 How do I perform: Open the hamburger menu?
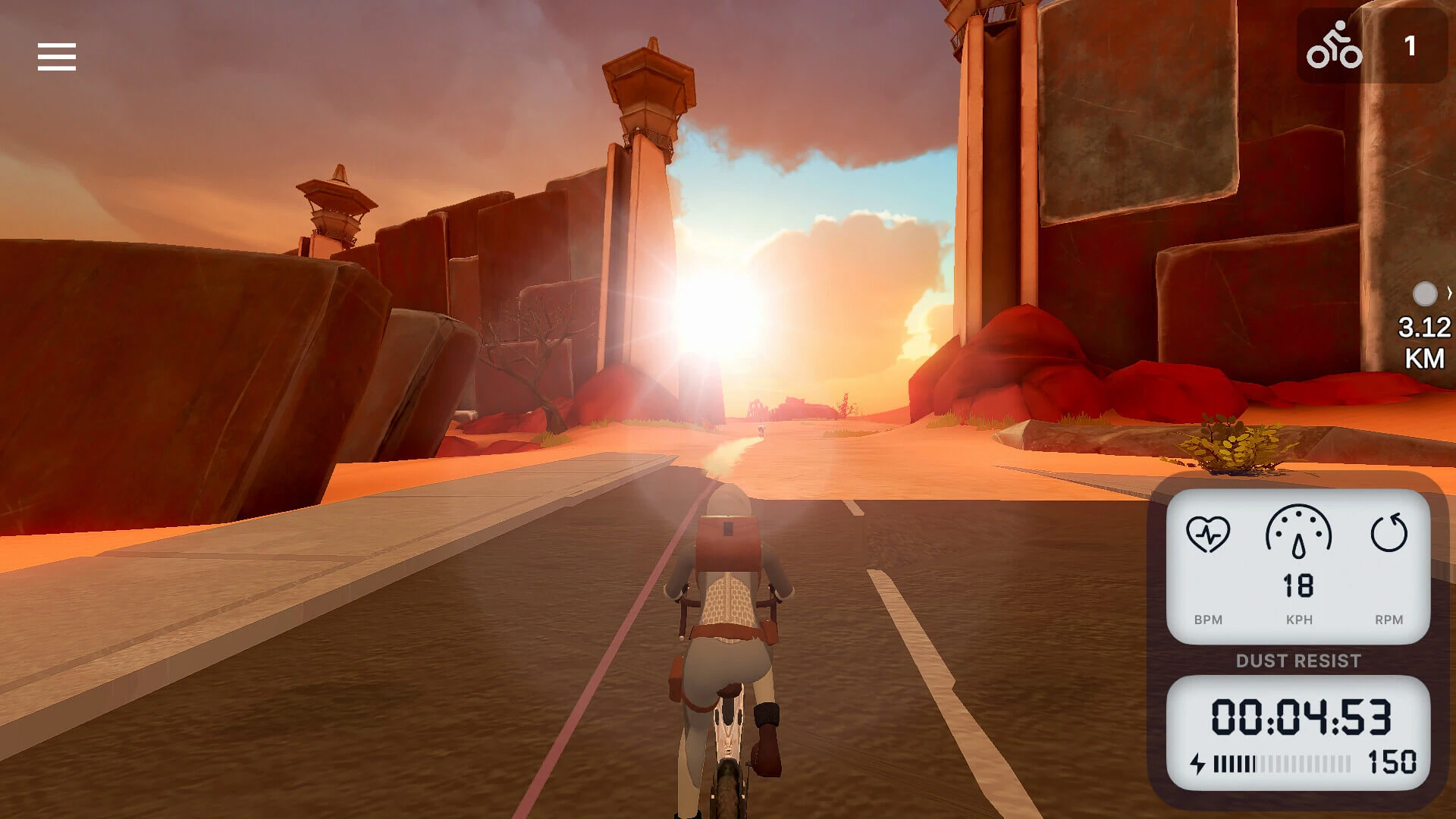(56, 57)
